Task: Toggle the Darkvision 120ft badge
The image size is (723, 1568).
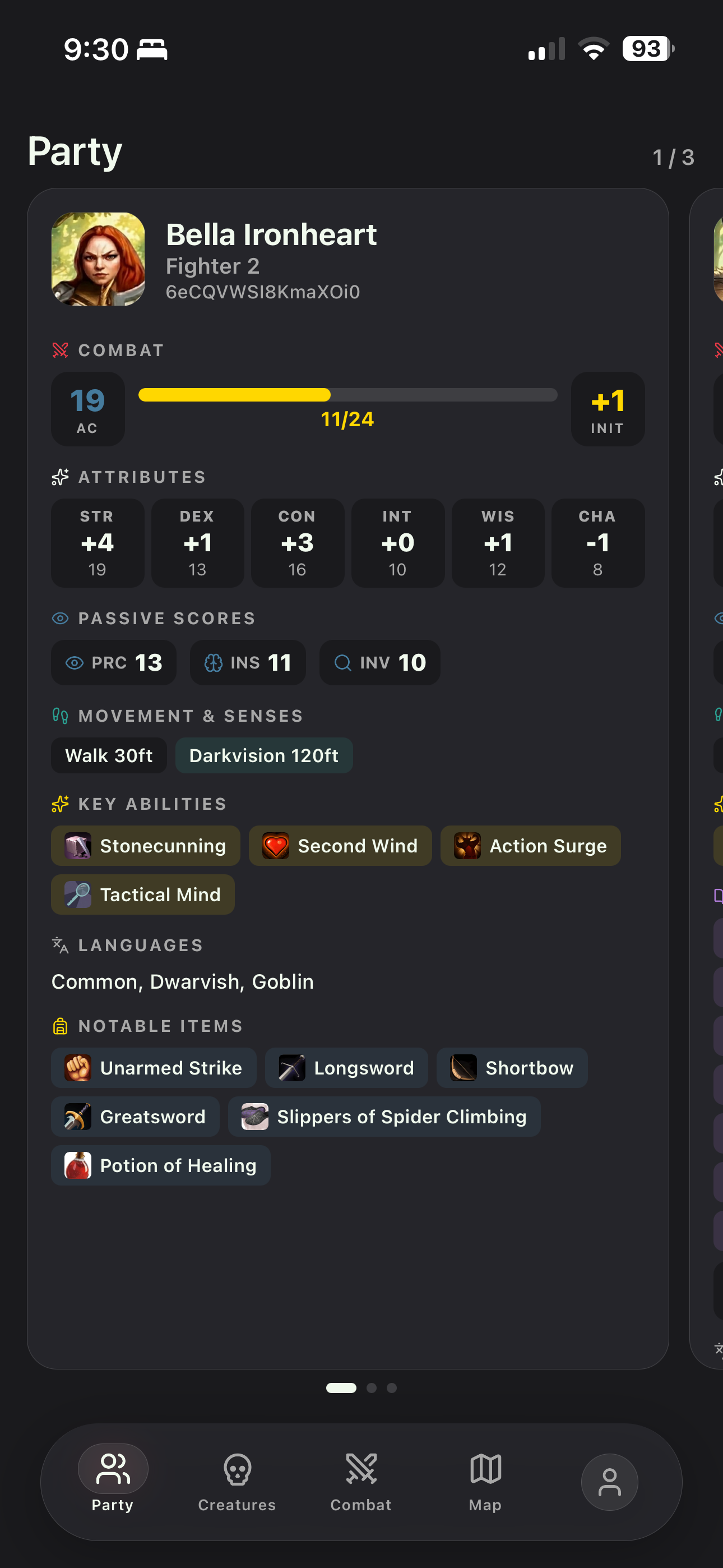Action: (264, 755)
